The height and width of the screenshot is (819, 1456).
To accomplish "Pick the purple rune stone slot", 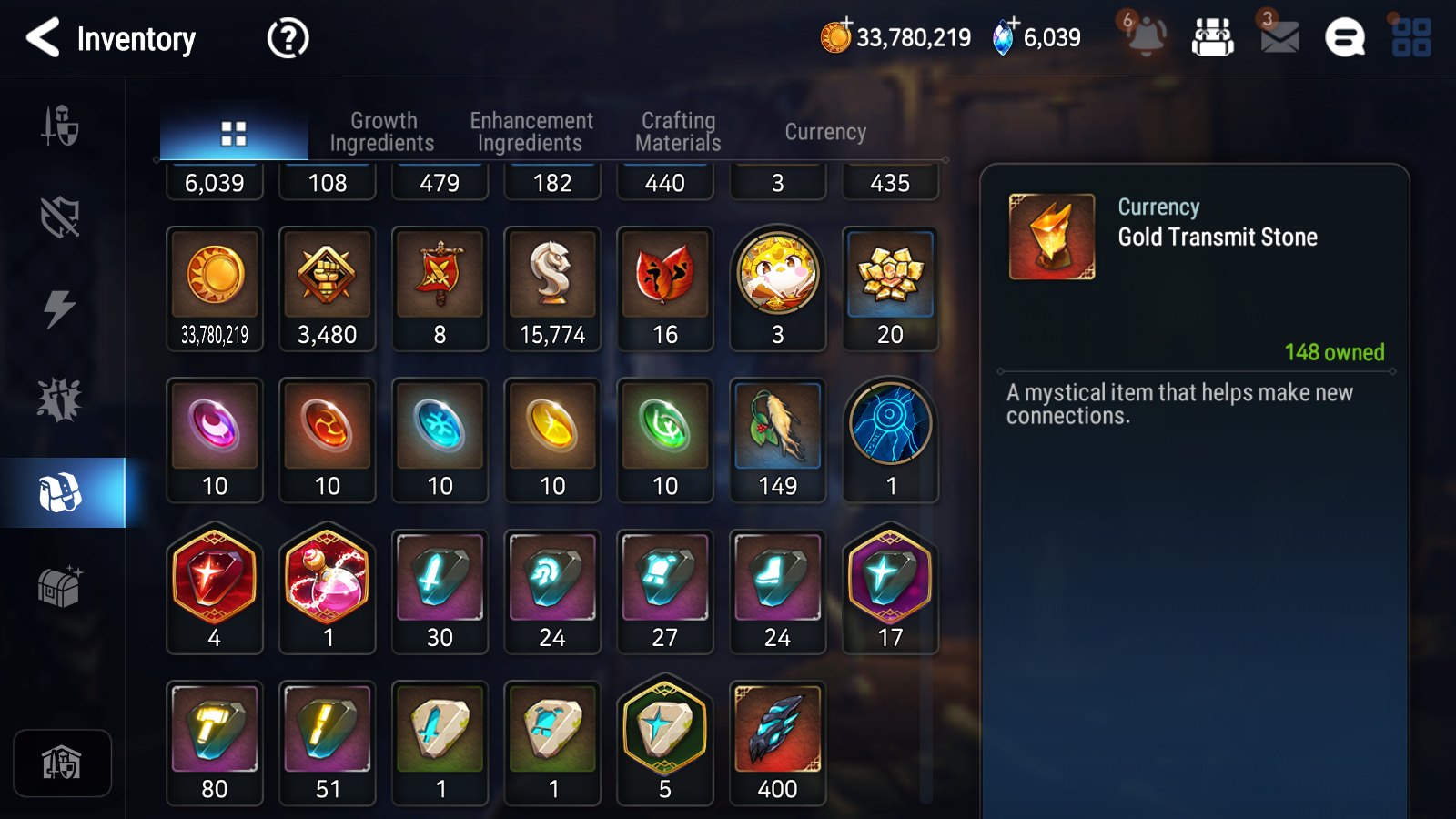I will coord(215,440).
